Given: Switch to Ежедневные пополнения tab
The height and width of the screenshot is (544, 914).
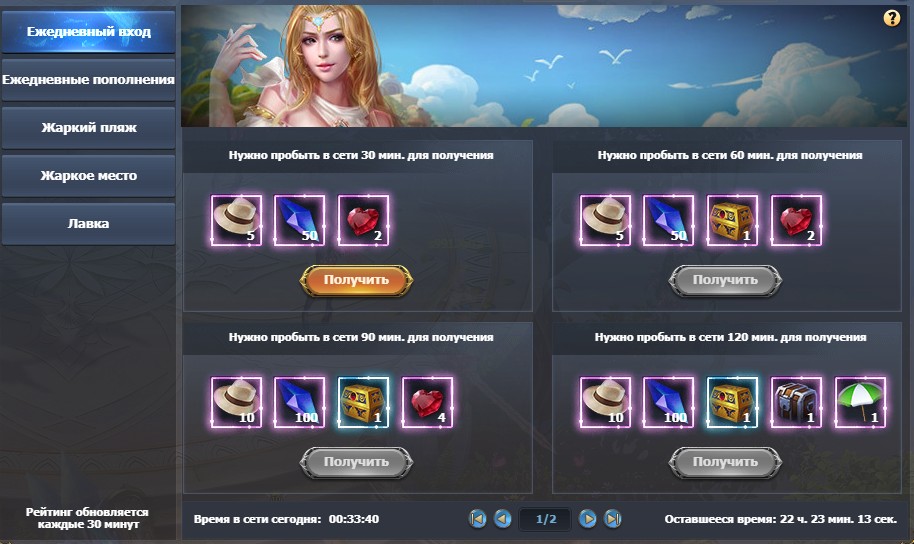Looking at the screenshot, I should tap(88, 79).
